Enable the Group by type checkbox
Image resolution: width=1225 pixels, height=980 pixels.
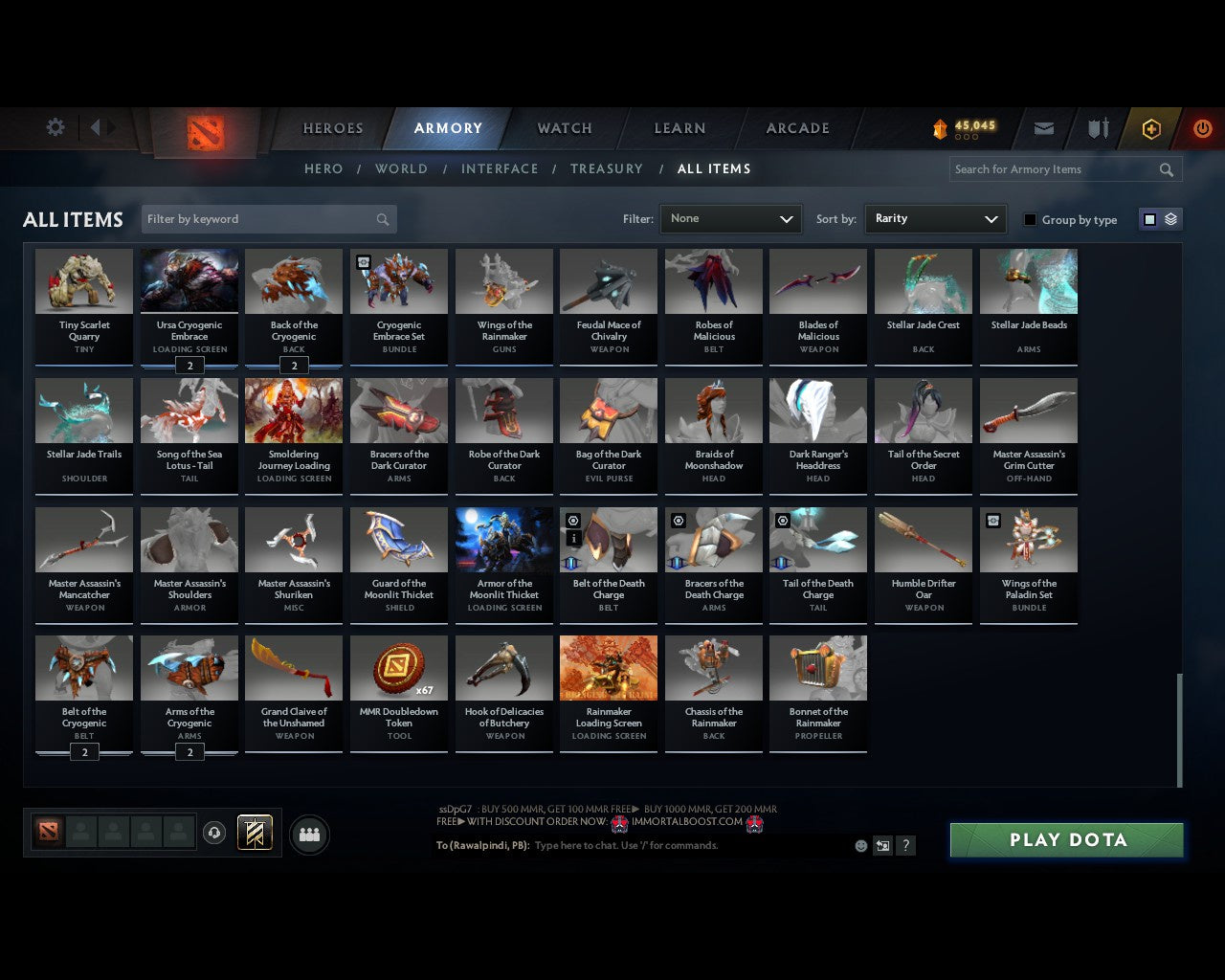coord(1030,219)
